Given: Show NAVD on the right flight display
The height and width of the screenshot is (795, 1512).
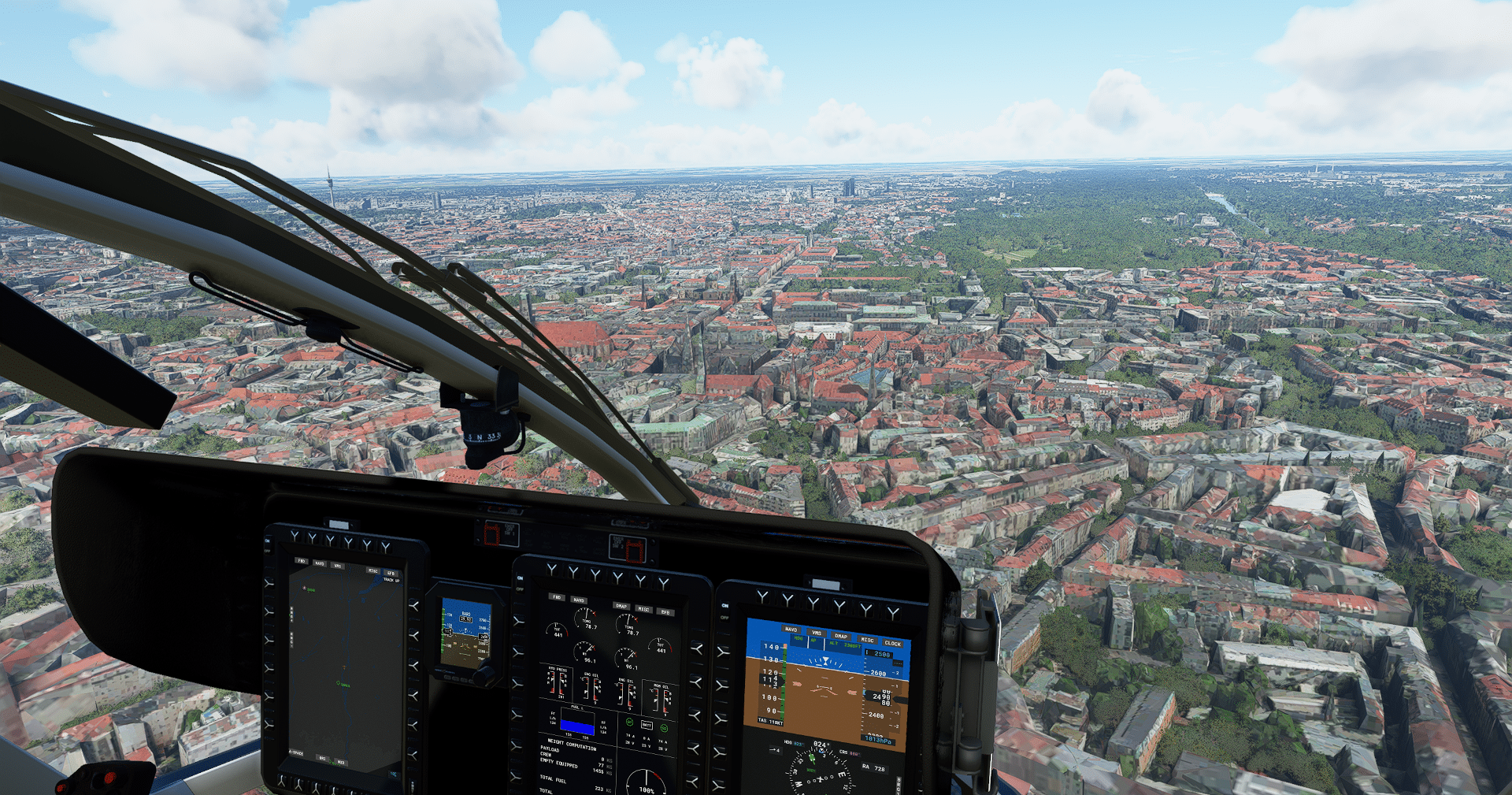Looking at the screenshot, I should (791, 630).
